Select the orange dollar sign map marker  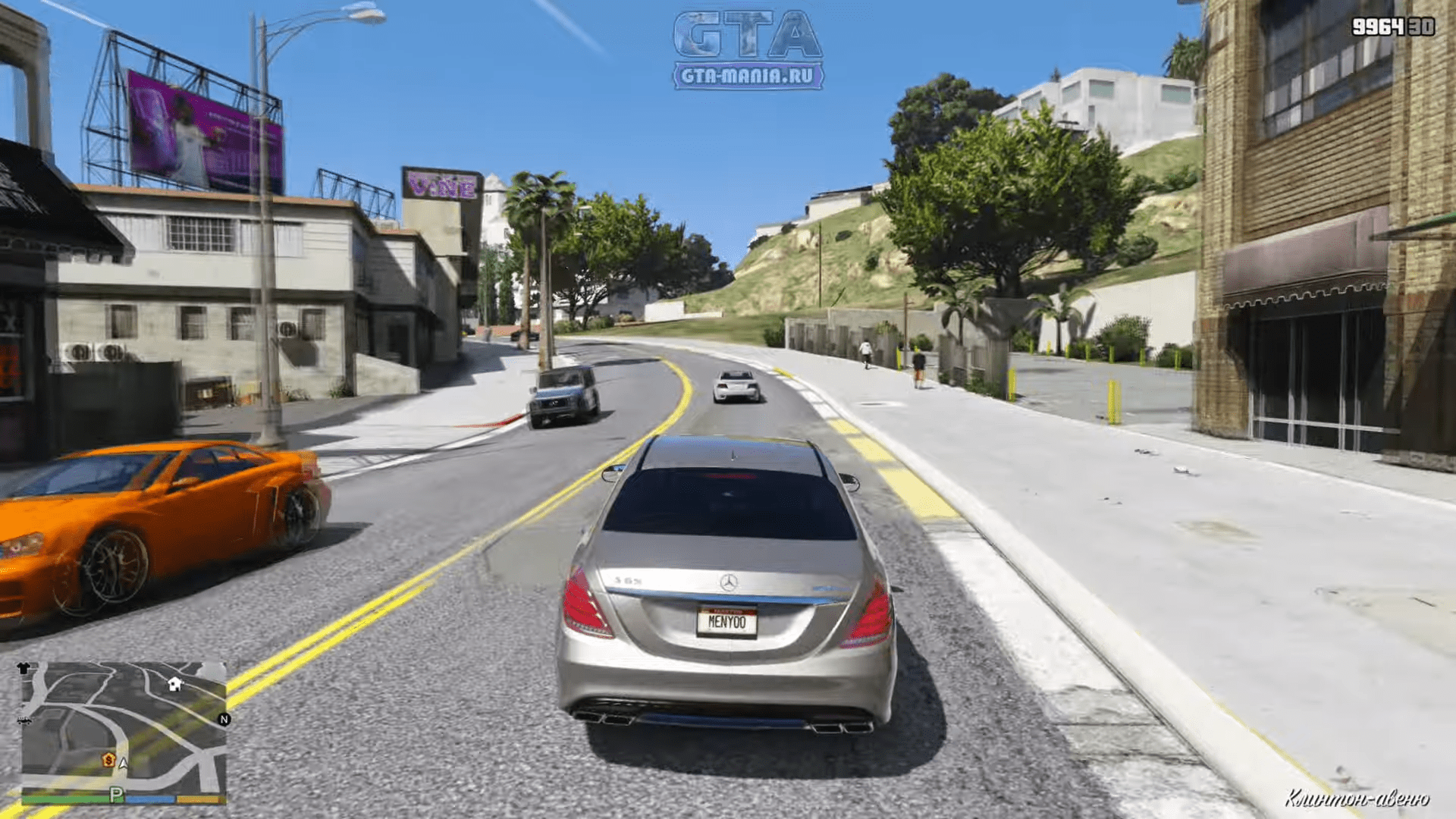click(x=109, y=759)
